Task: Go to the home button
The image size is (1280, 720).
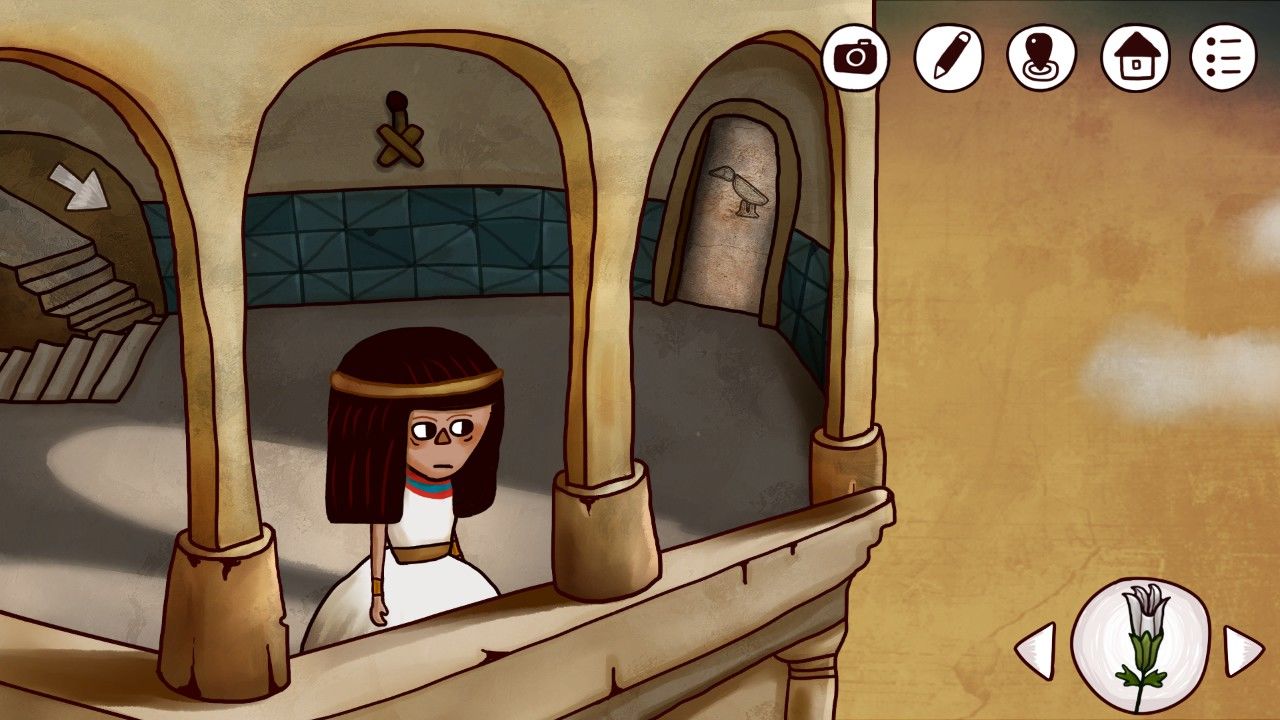Action: click(1135, 57)
